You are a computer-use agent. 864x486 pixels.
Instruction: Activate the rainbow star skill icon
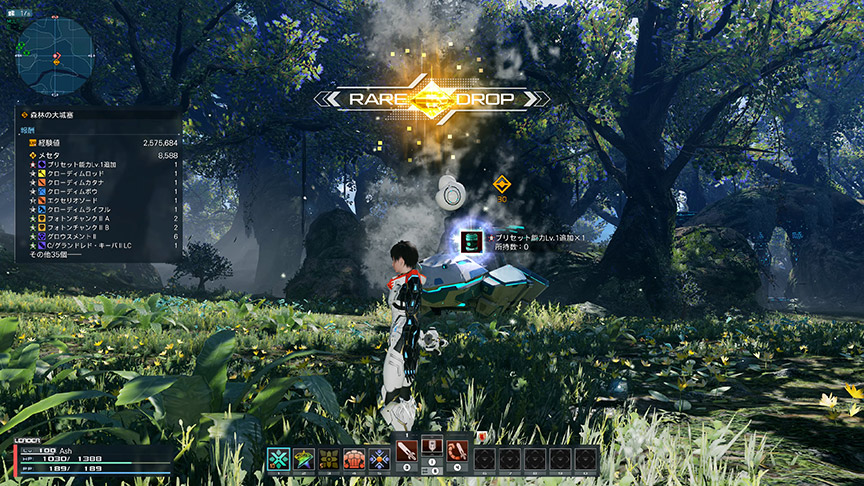click(304, 459)
